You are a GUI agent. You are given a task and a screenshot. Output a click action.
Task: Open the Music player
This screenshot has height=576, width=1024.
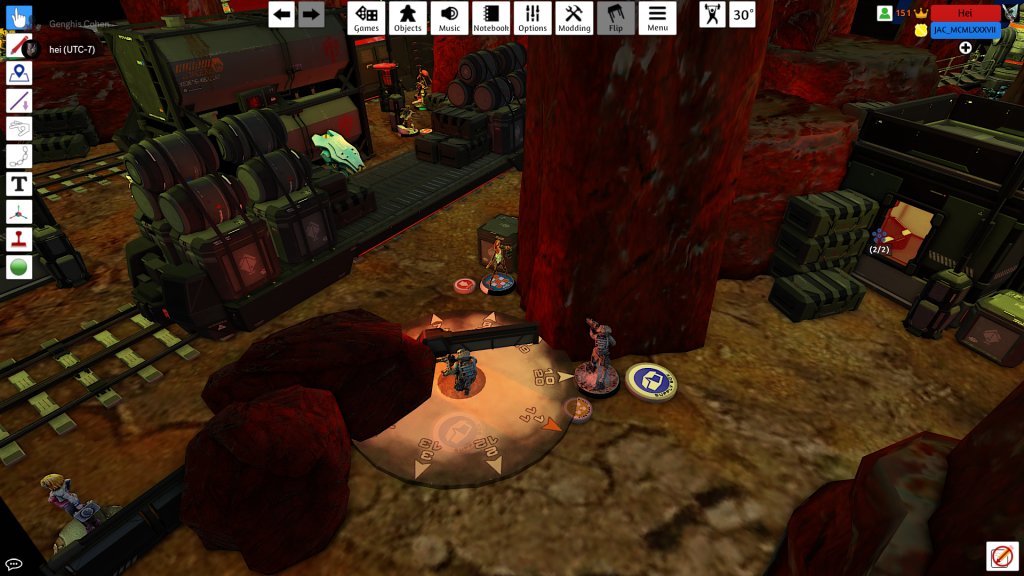tap(450, 18)
